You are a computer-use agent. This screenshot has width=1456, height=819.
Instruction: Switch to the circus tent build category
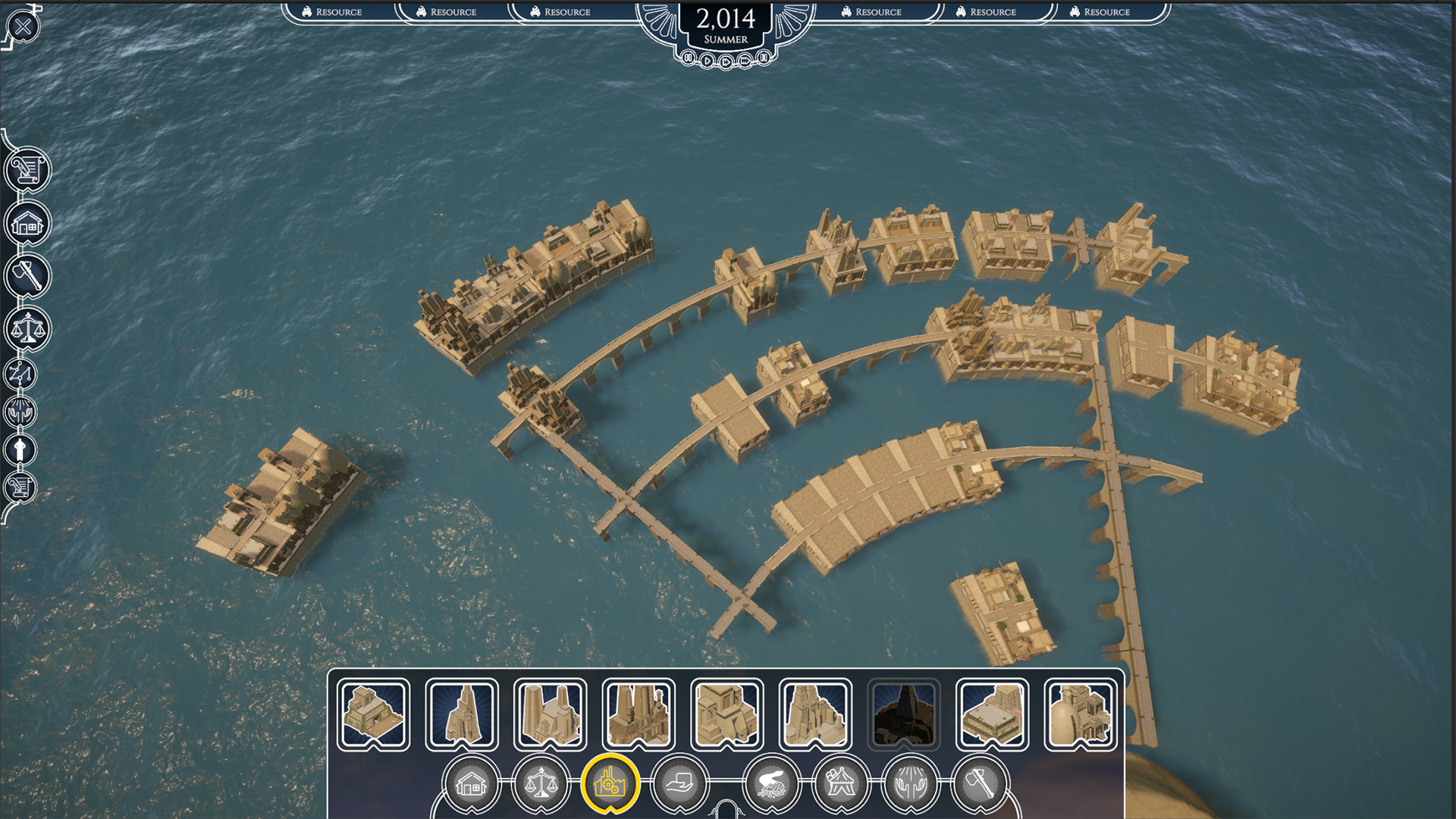[x=841, y=784]
